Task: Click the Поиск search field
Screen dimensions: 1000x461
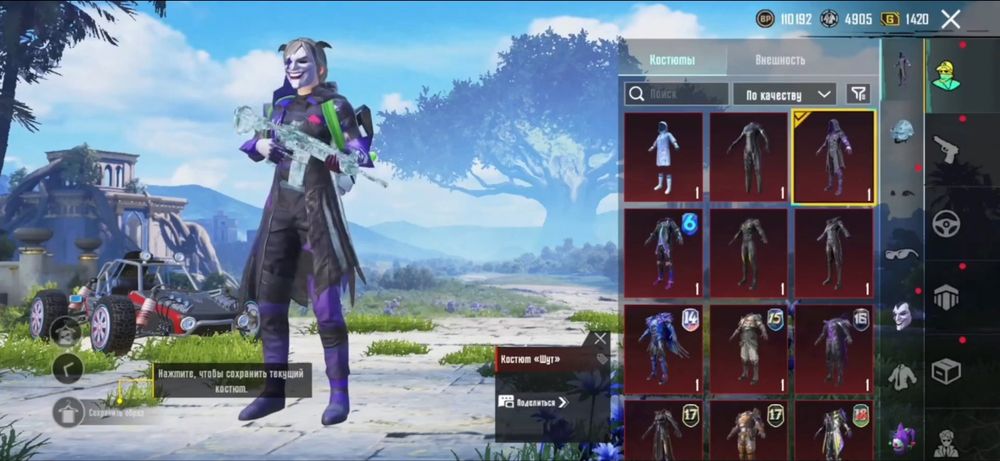Action: (x=677, y=94)
